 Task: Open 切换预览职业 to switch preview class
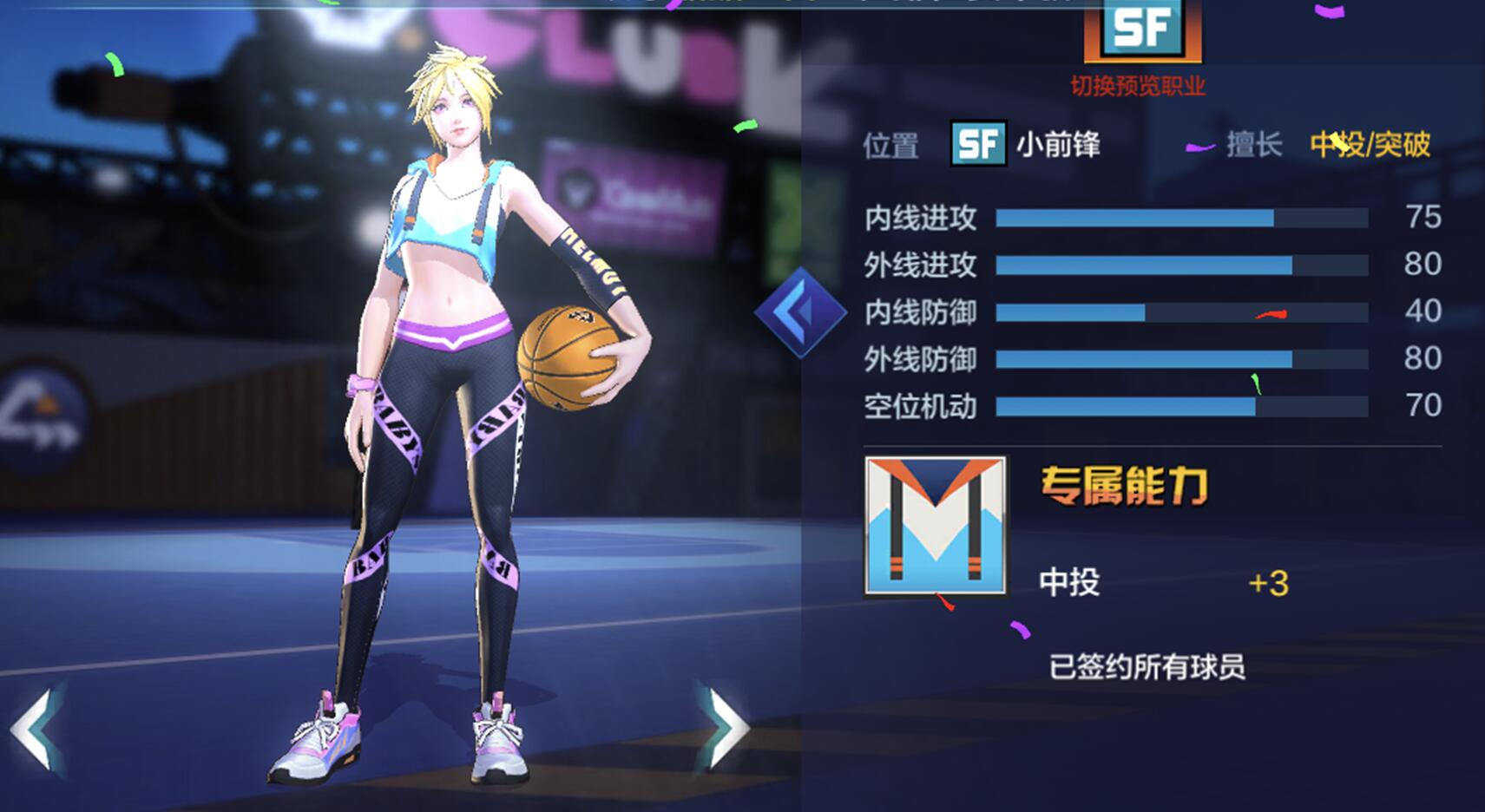coord(1141,86)
